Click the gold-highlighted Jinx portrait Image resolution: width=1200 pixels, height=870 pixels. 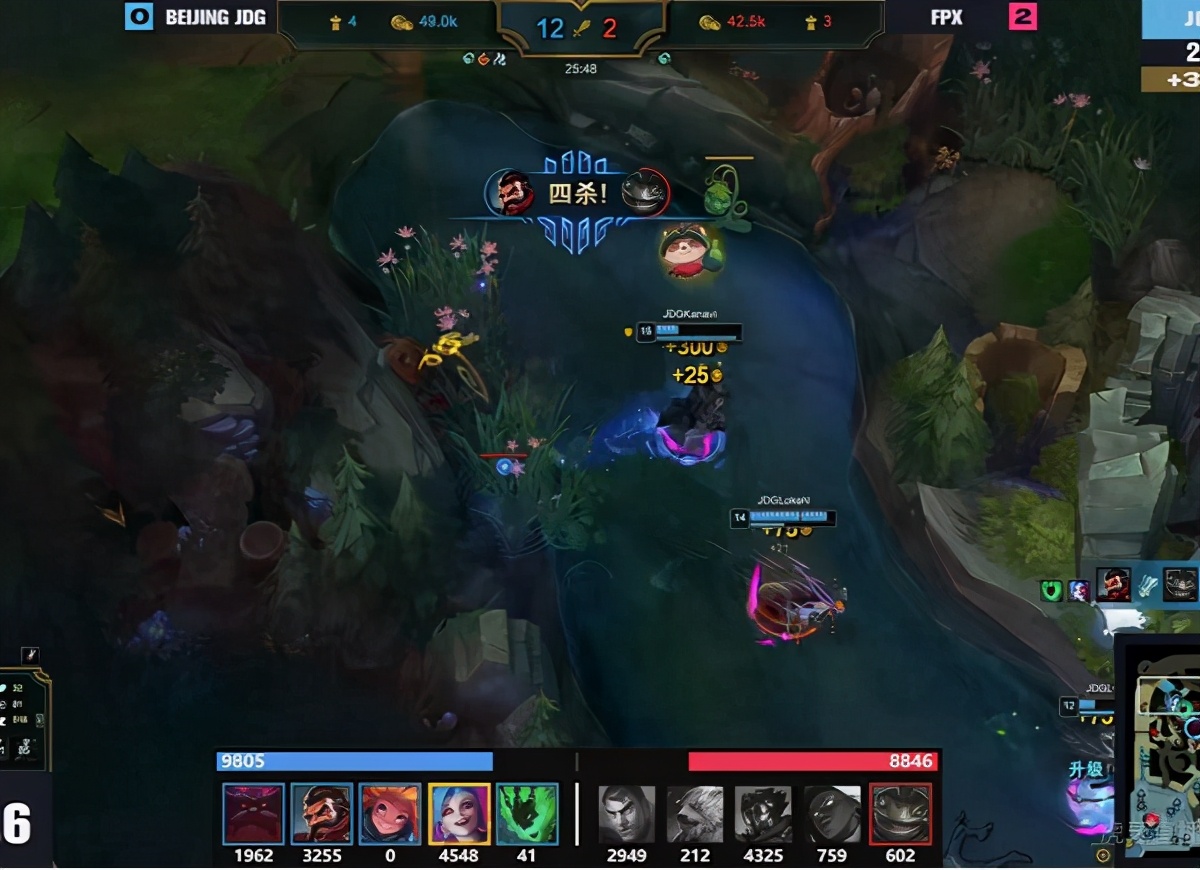[459, 814]
